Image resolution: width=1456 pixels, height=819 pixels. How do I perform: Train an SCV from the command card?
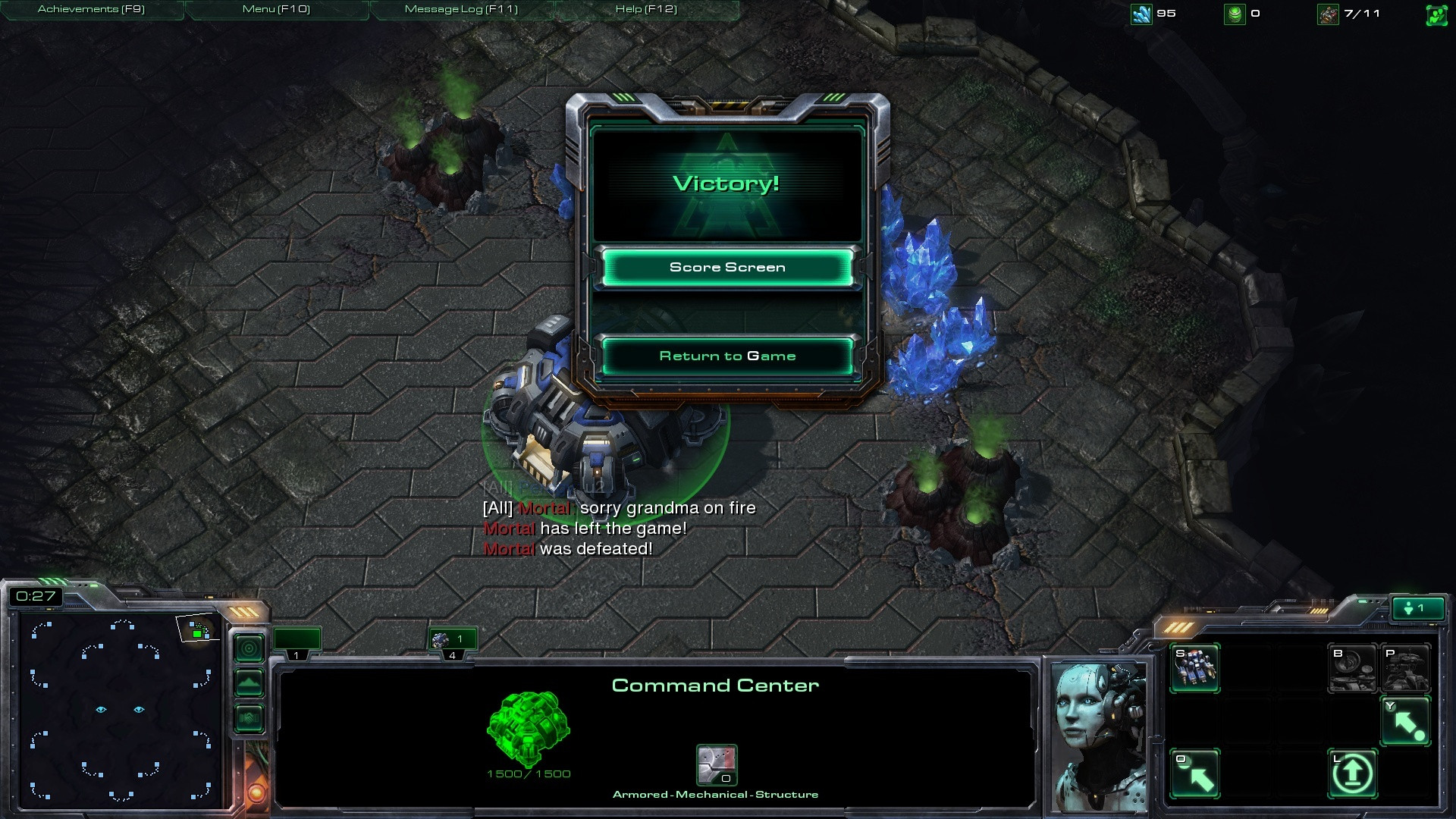1195,668
